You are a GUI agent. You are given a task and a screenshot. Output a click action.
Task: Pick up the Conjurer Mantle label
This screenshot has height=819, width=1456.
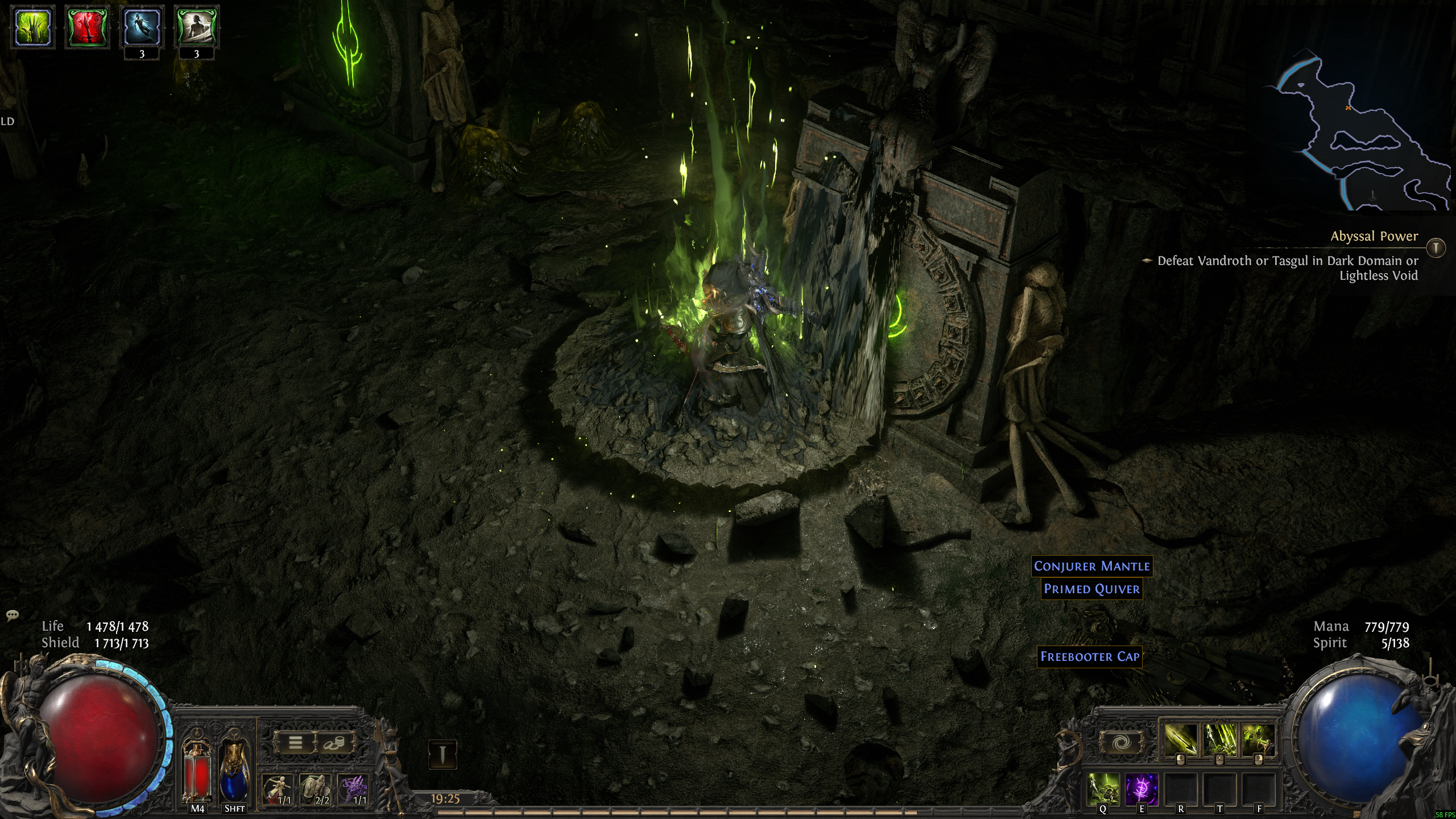pos(1091,566)
